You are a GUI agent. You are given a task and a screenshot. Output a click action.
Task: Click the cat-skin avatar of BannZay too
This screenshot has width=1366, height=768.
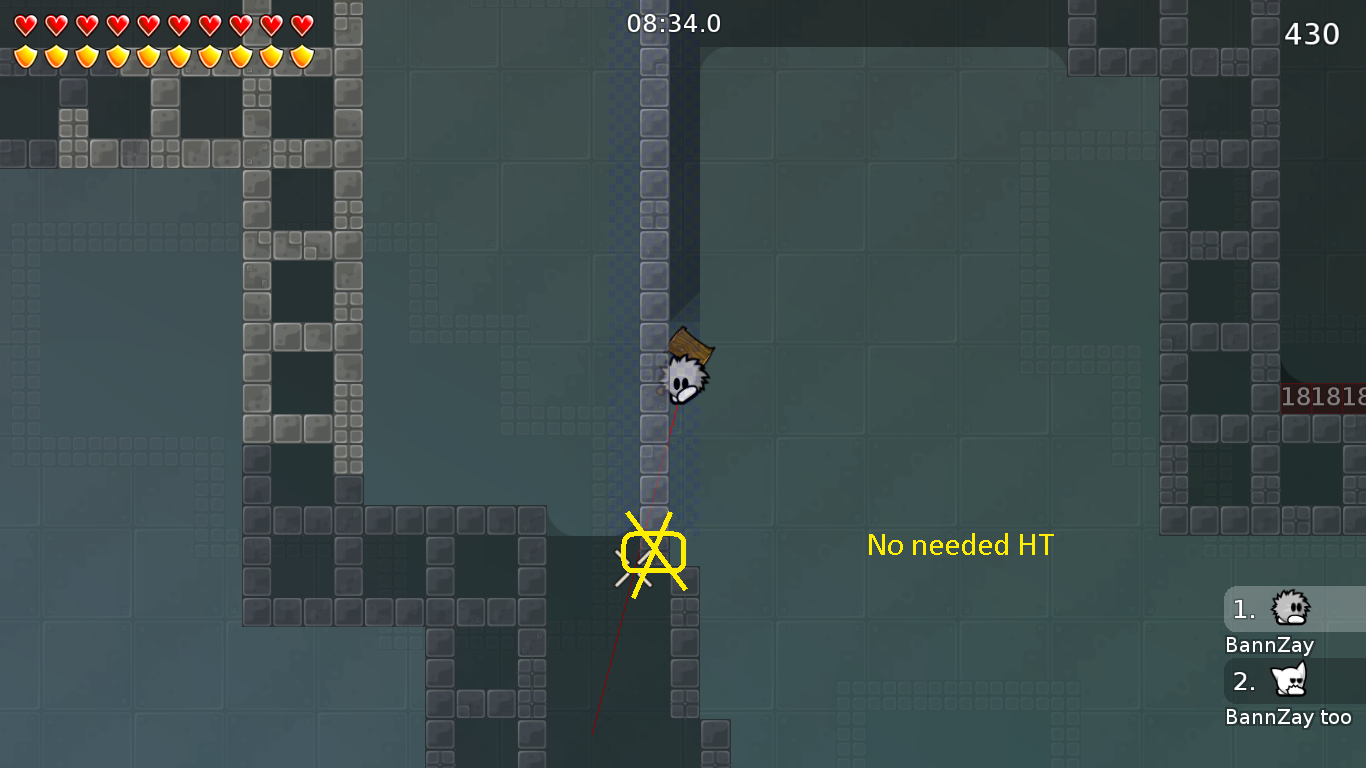coord(1290,681)
